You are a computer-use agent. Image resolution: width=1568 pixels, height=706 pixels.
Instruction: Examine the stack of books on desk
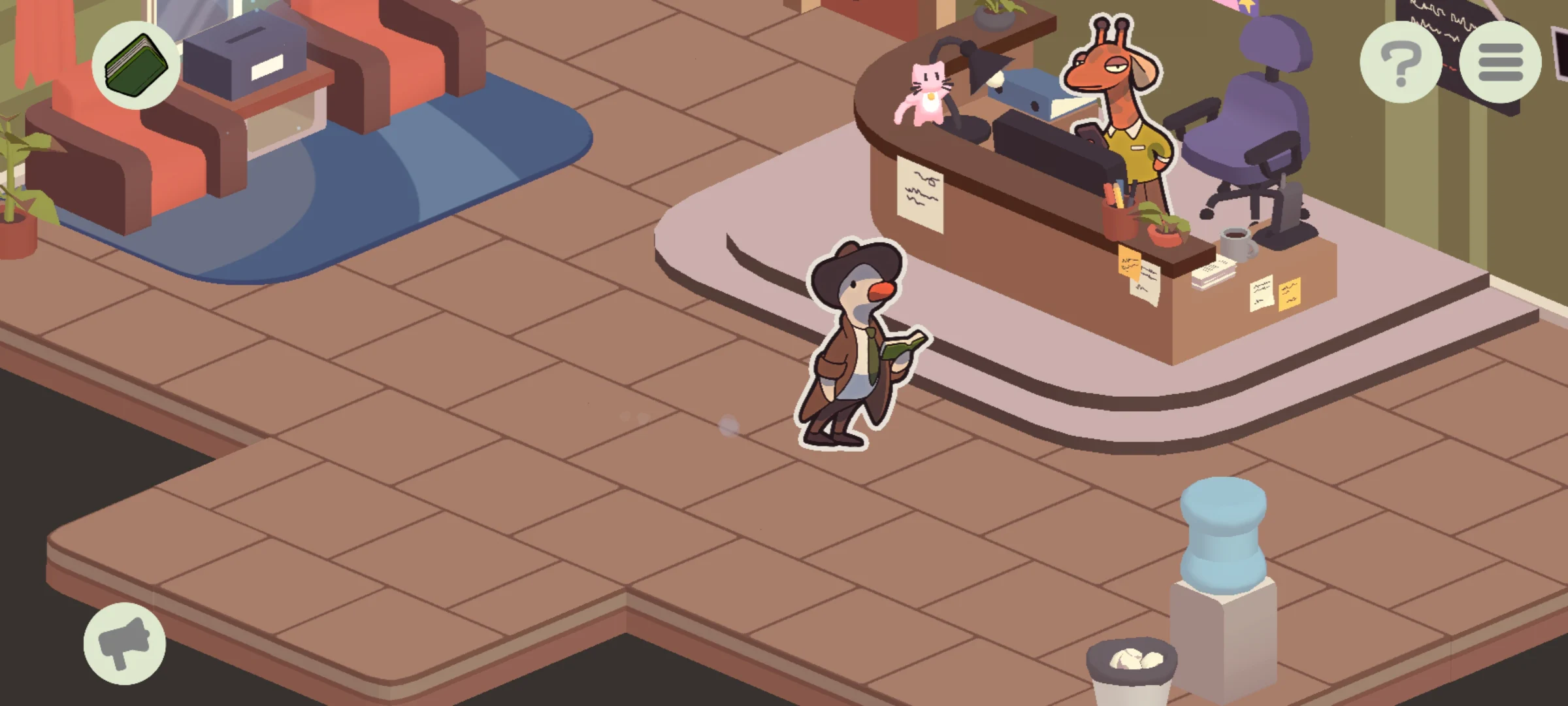(x=1215, y=271)
